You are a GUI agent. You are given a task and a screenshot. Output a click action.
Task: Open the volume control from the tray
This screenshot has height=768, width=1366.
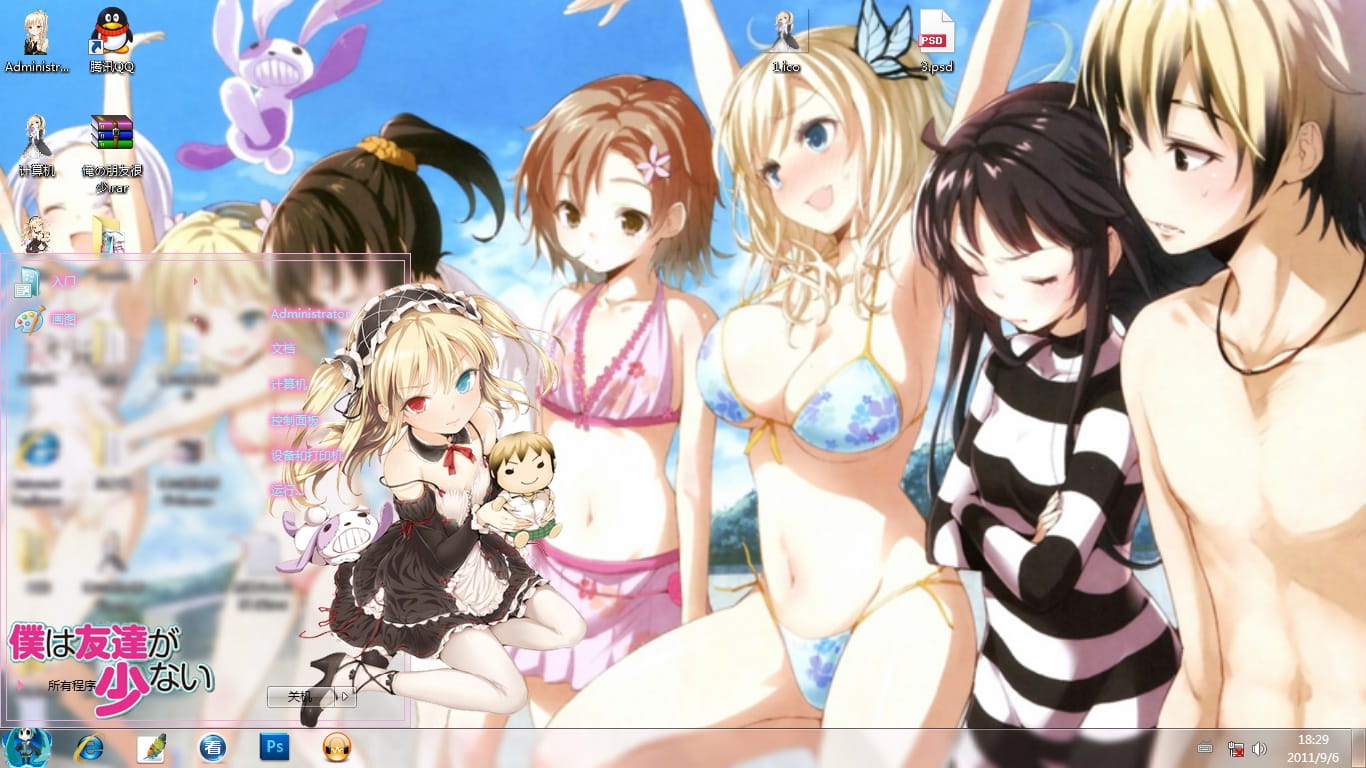pyautogui.click(x=1260, y=747)
